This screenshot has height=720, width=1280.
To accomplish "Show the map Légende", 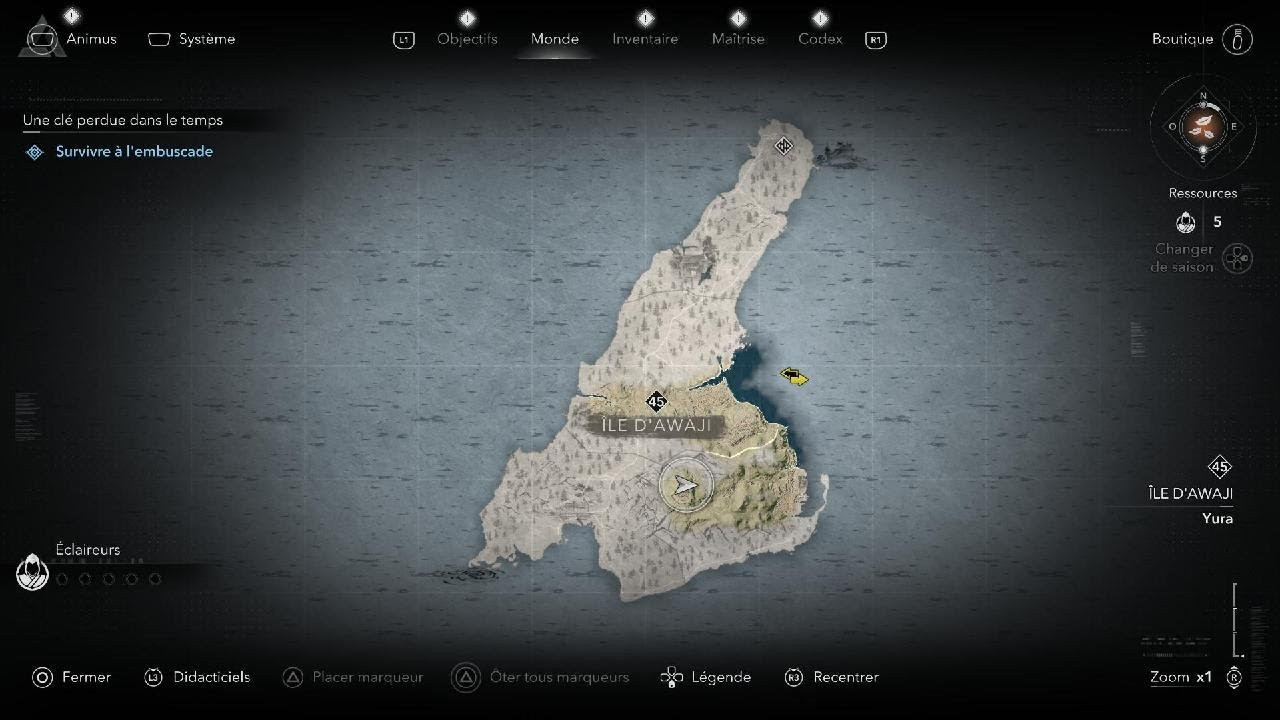I will (x=706, y=677).
